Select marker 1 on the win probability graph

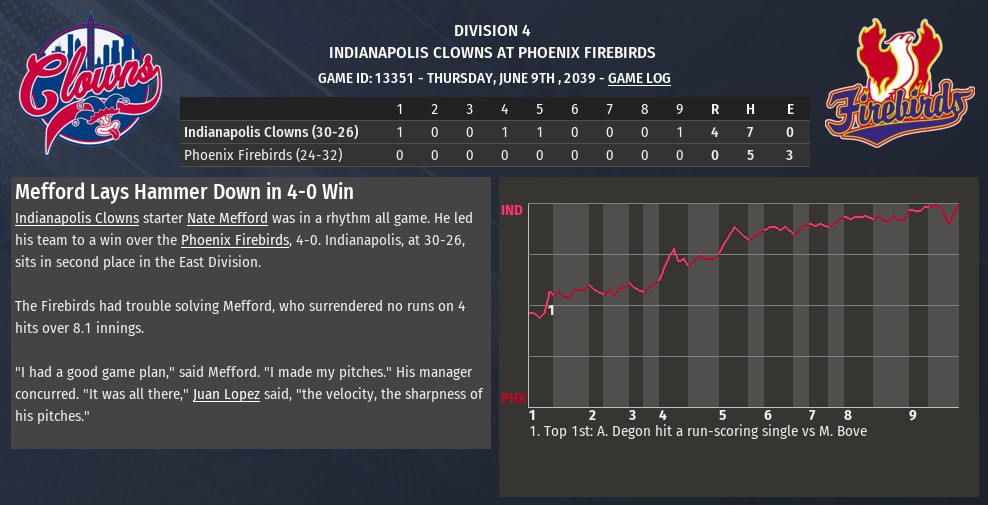click(551, 310)
